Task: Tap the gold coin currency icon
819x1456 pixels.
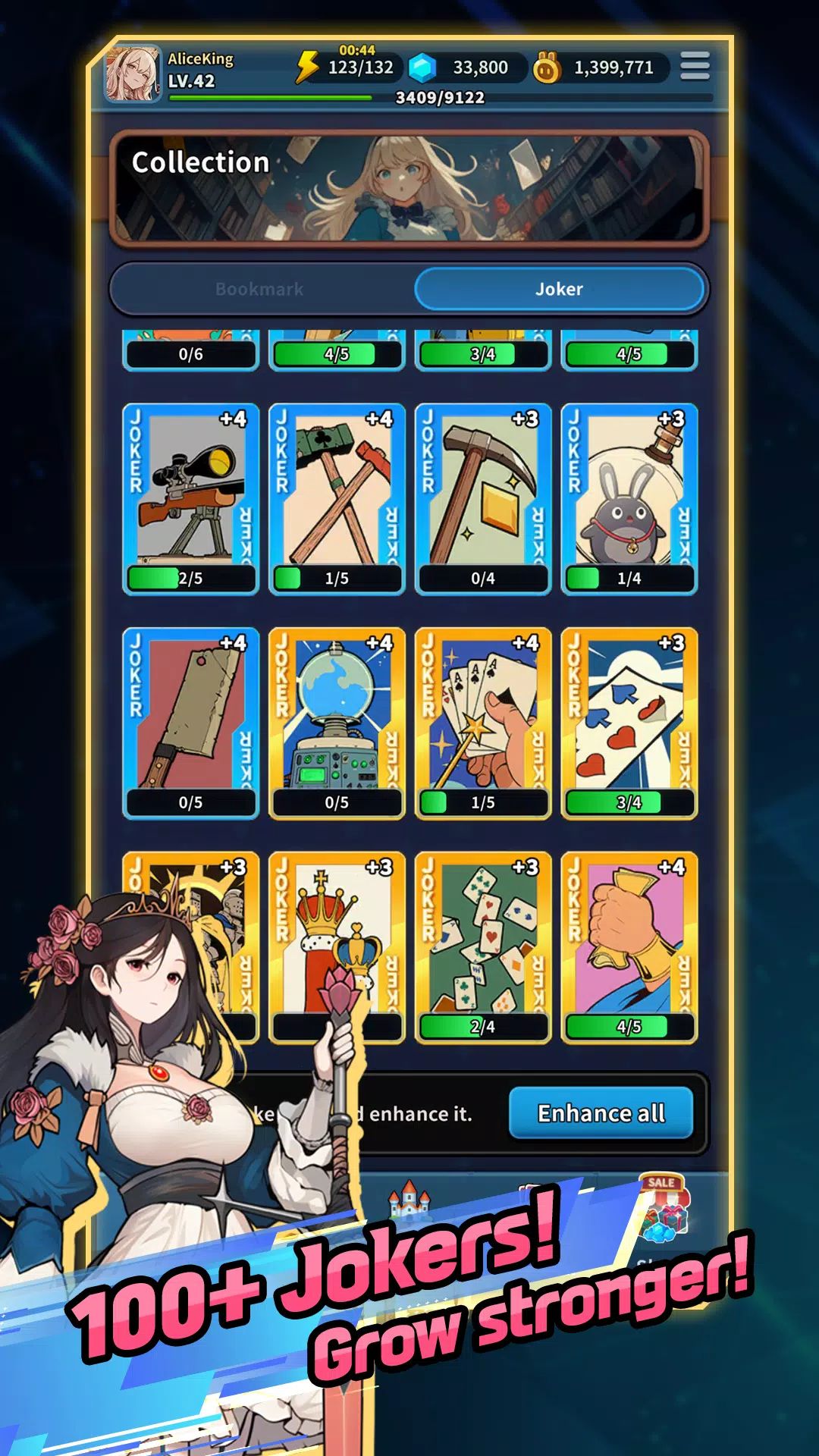Action: pos(546,68)
